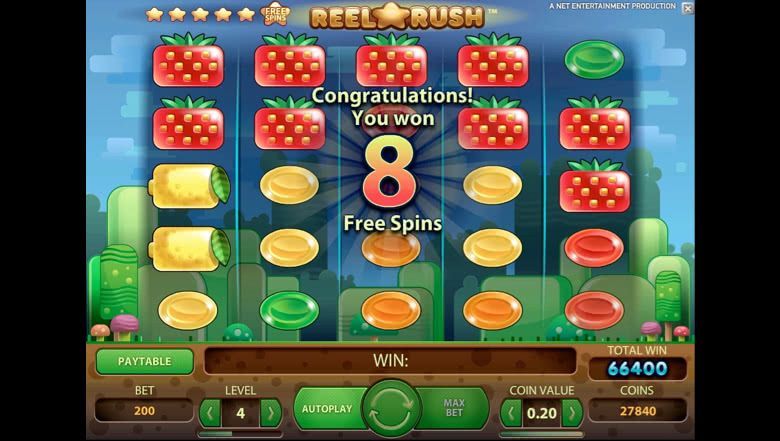780x441 pixels.
Task: Lower the coin value
Action: [511, 412]
